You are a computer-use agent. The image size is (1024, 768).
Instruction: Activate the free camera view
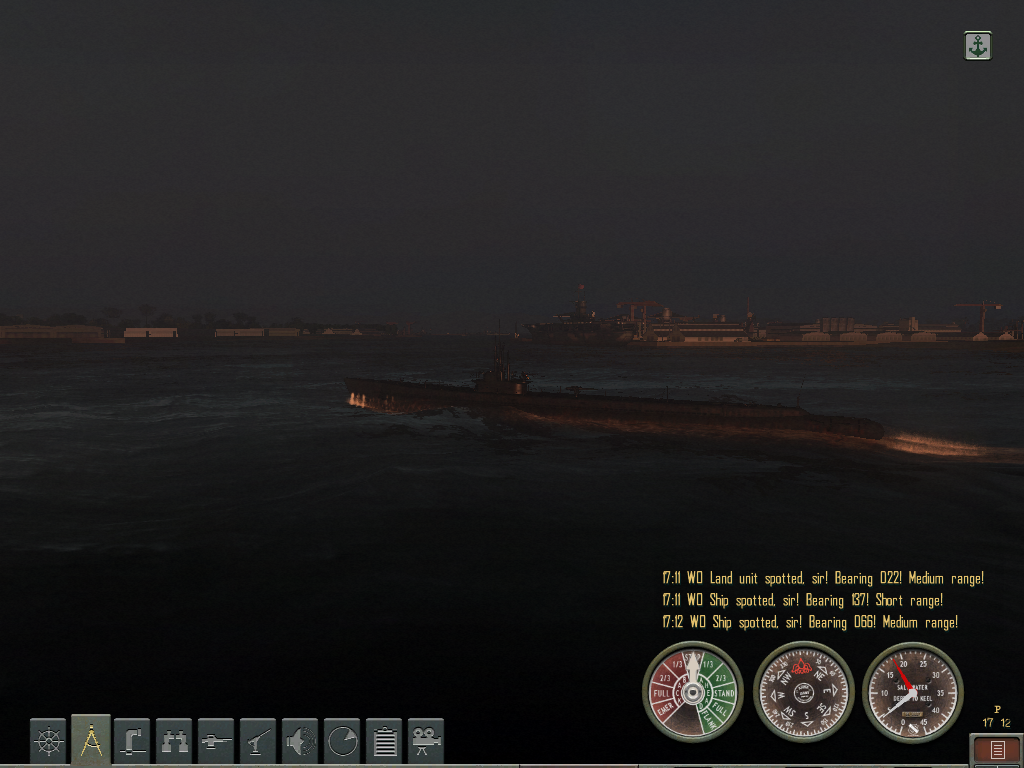426,741
